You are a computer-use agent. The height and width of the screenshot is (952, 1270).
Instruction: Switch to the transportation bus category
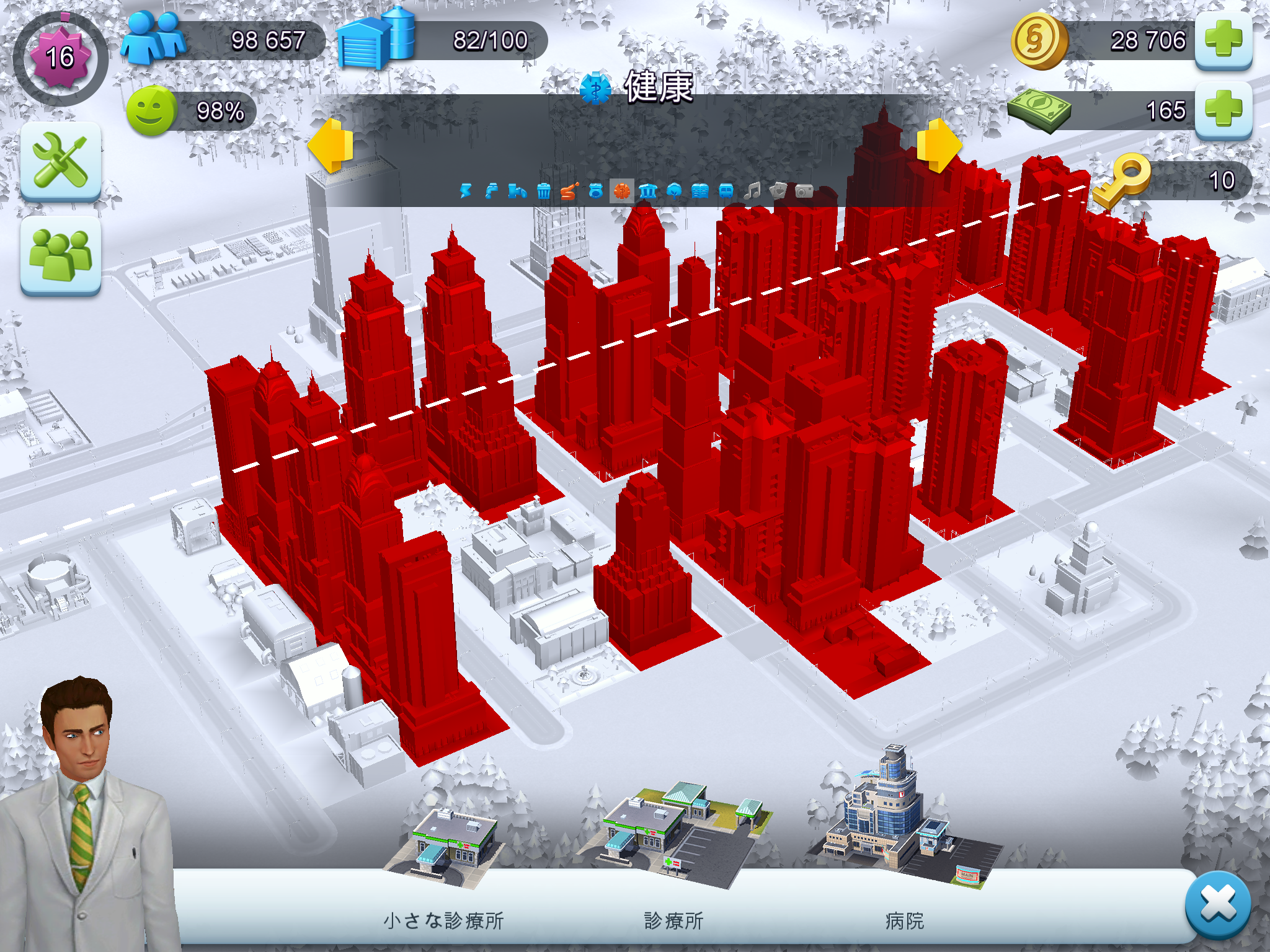click(x=726, y=191)
